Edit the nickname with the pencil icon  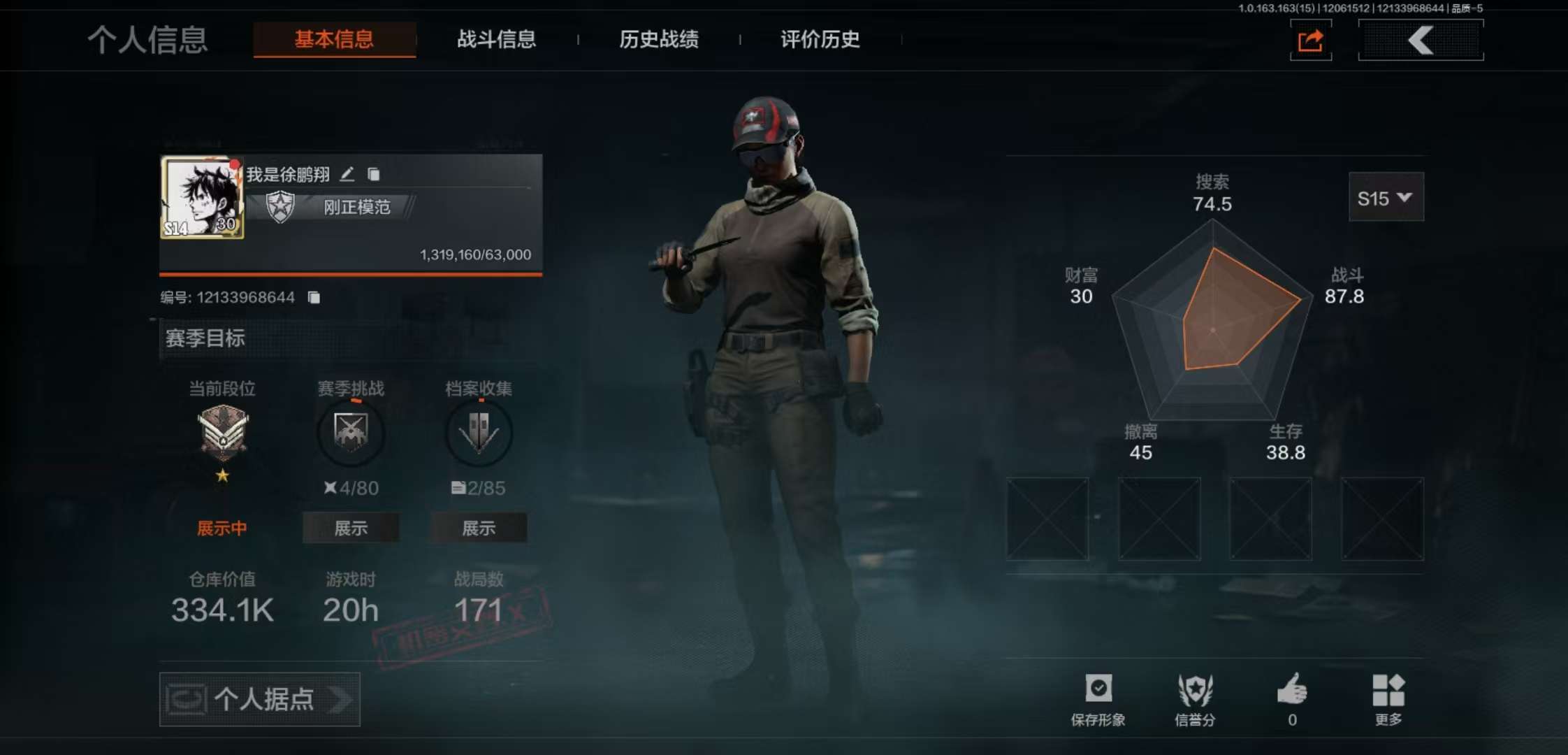click(x=348, y=174)
